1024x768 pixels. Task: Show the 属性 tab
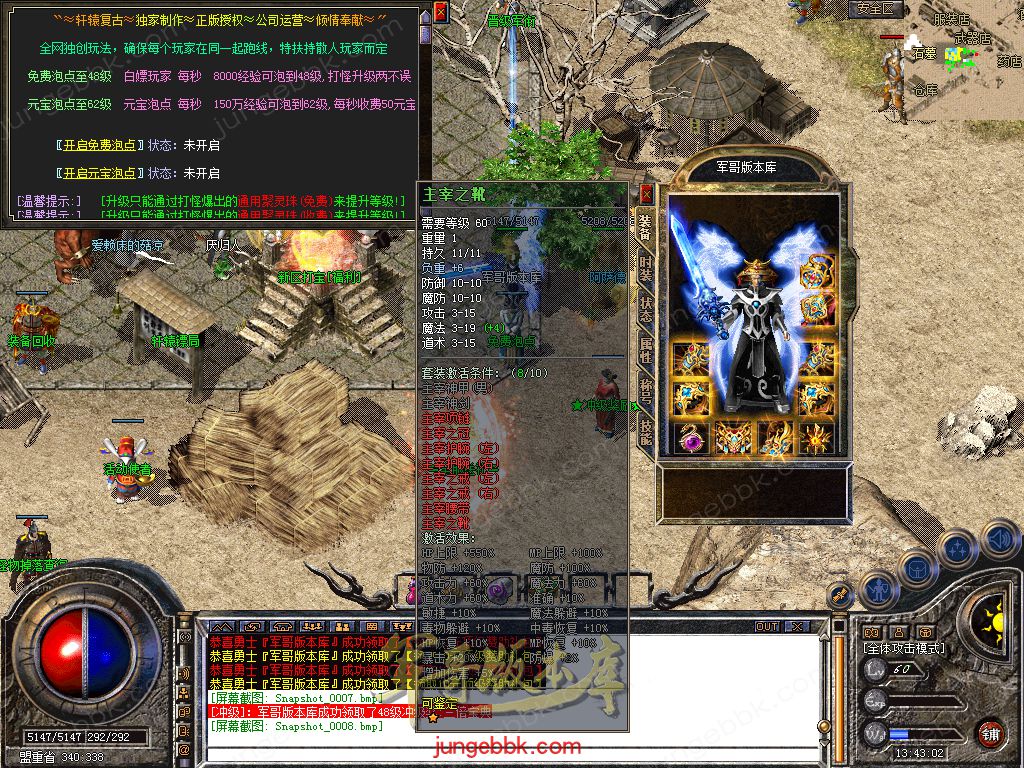point(646,350)
